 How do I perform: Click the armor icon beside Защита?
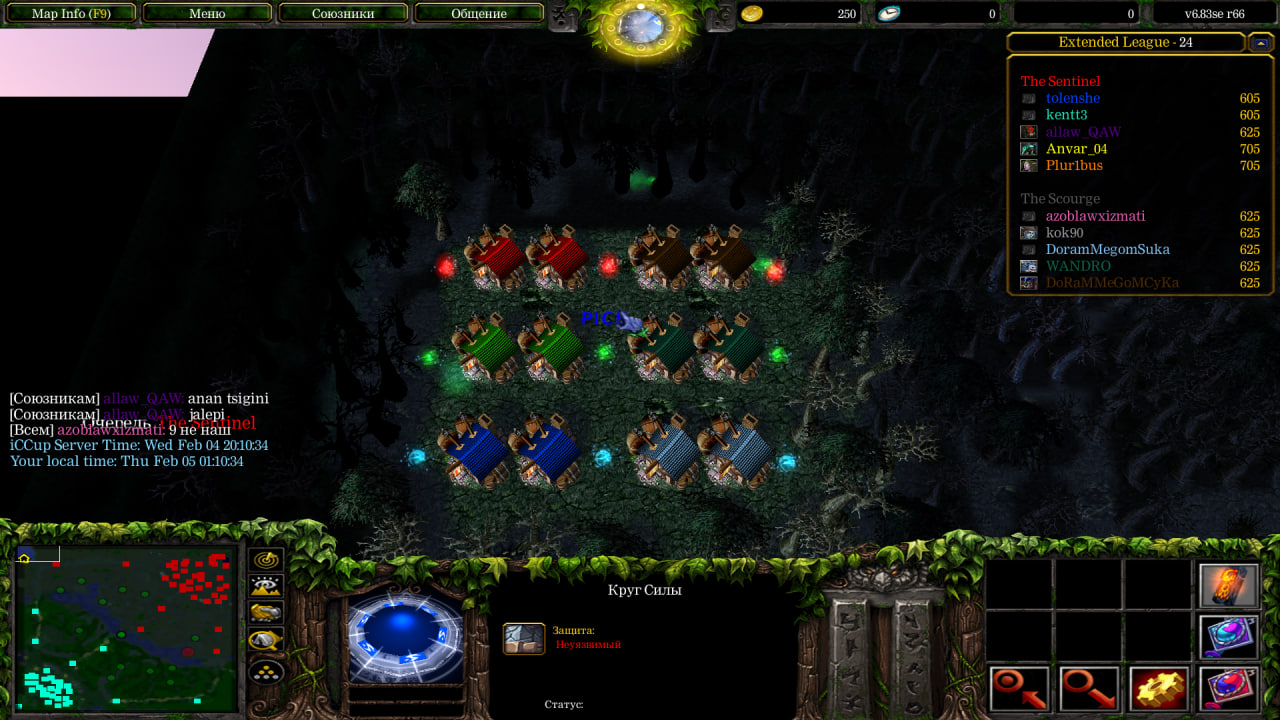coord(524,638)
